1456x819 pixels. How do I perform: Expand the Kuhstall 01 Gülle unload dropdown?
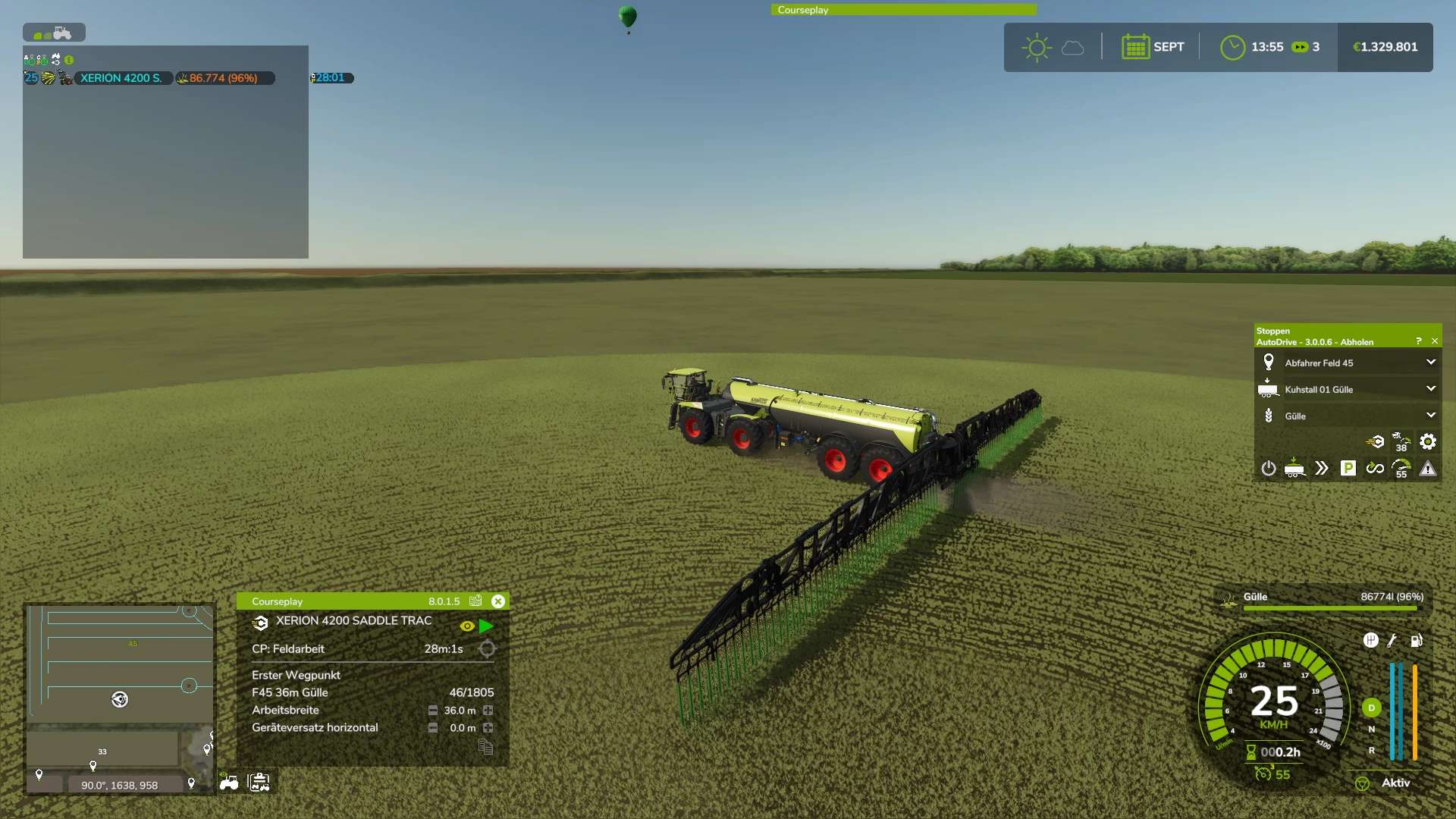pyautogui.click(x=1430, y=389)
